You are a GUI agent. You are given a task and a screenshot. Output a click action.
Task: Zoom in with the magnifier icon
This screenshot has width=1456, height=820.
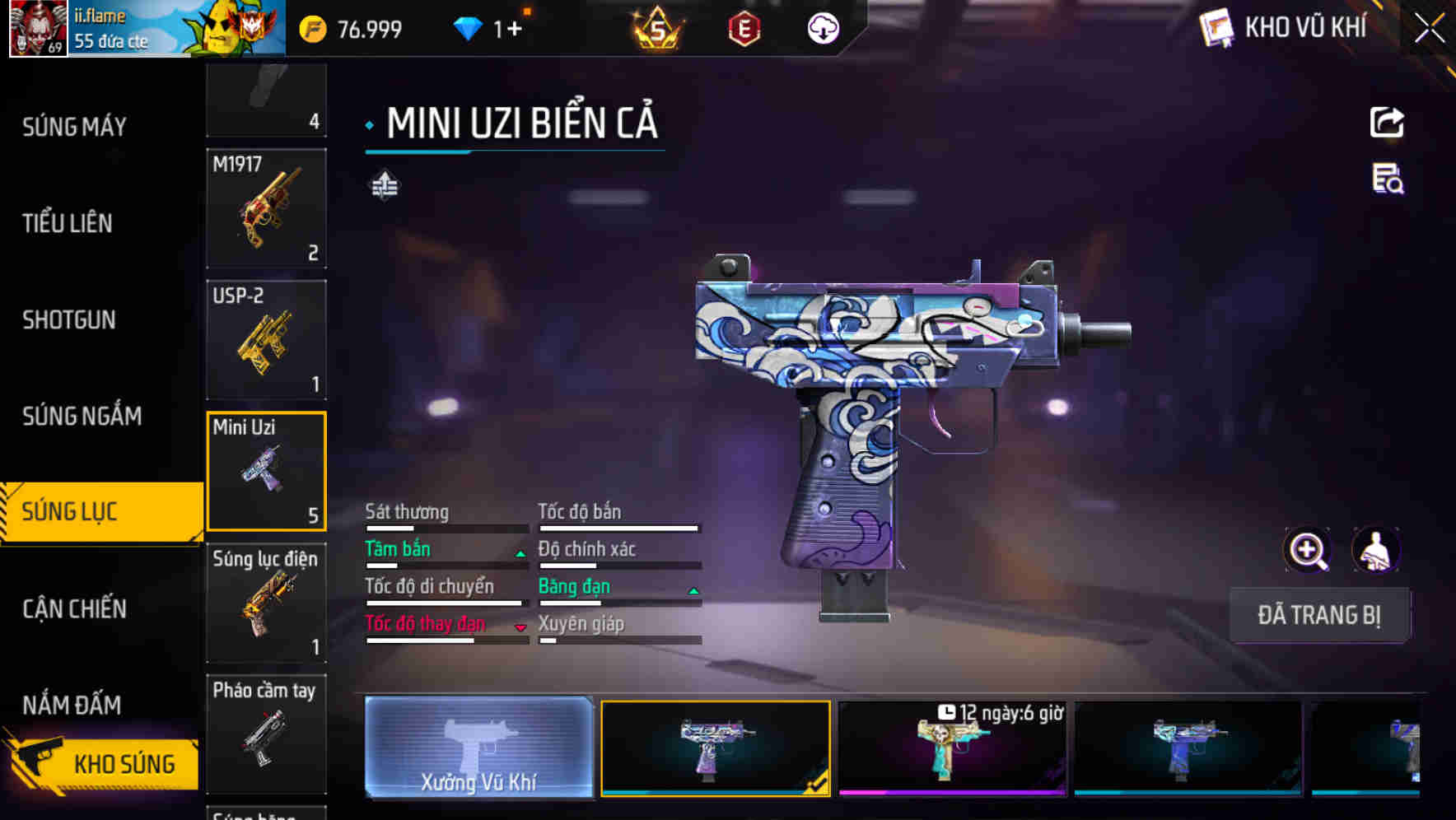[1307, 550]
